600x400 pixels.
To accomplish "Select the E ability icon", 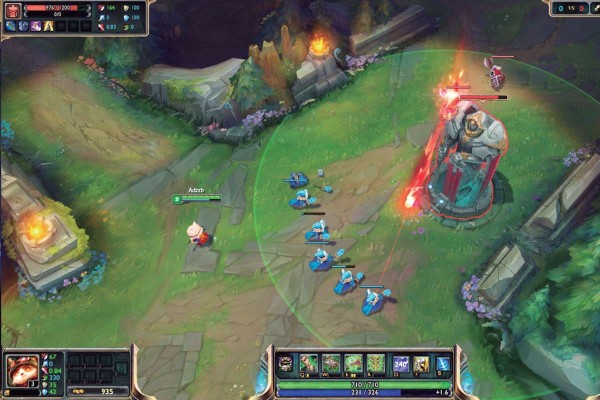I will point(353,364).
